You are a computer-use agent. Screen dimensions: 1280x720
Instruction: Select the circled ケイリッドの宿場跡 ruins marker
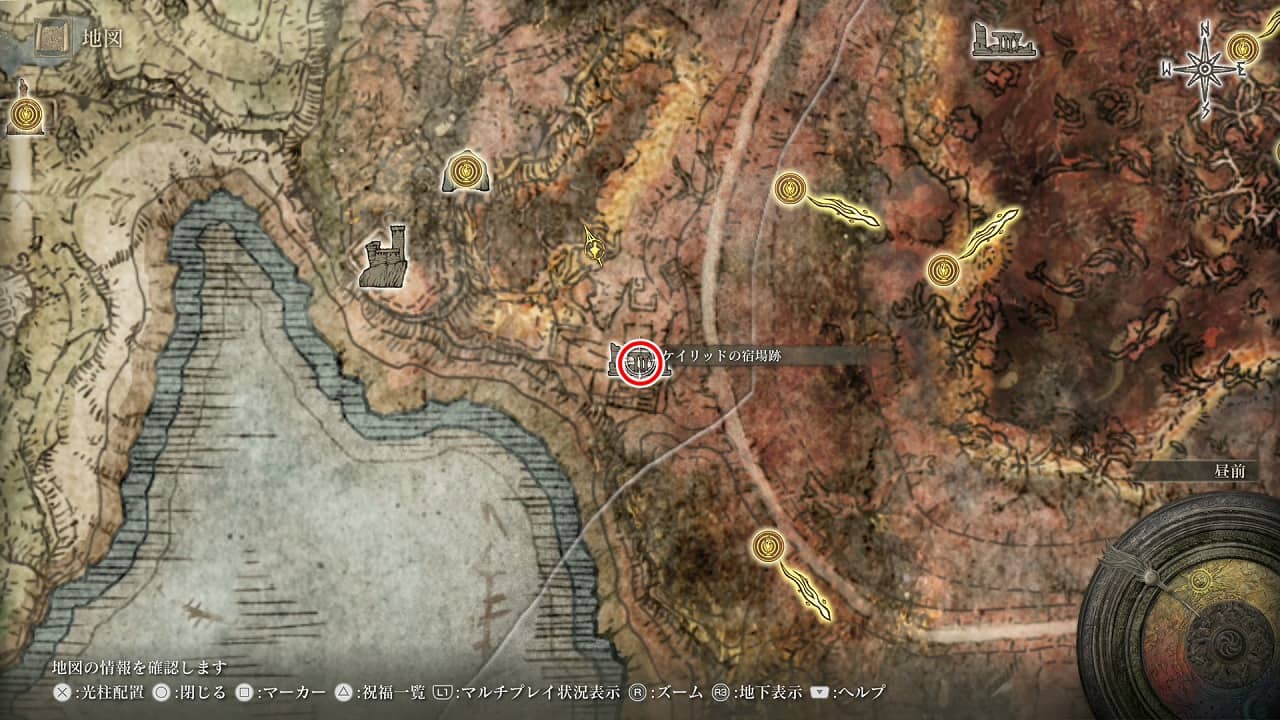(x=639, y=362)
